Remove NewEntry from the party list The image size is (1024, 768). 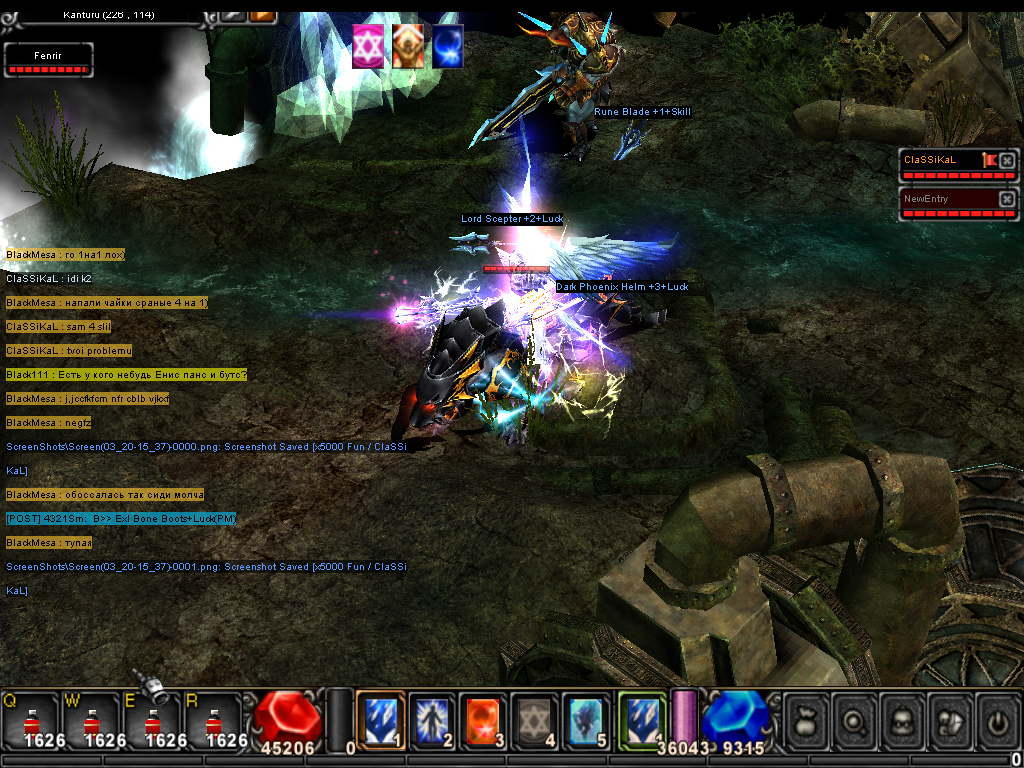pyautogui.click(x=1007, y=199)
